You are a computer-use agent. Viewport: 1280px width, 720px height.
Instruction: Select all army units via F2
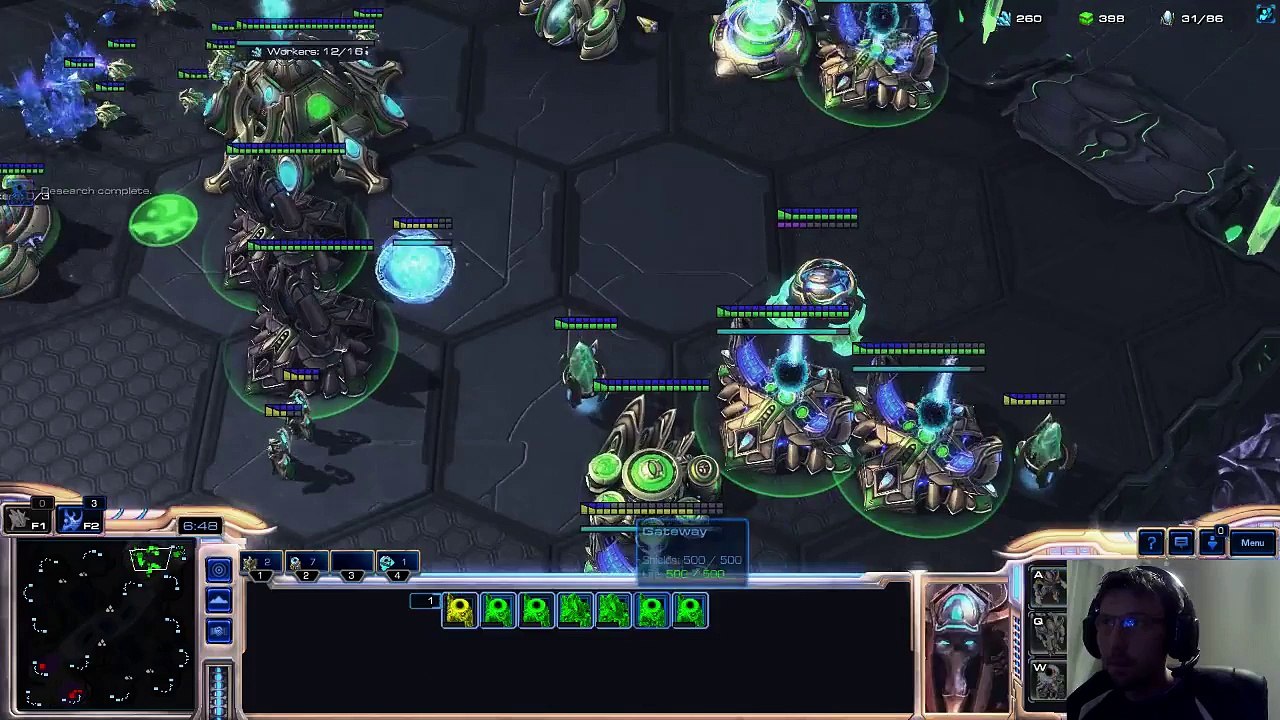pos(74,520)
